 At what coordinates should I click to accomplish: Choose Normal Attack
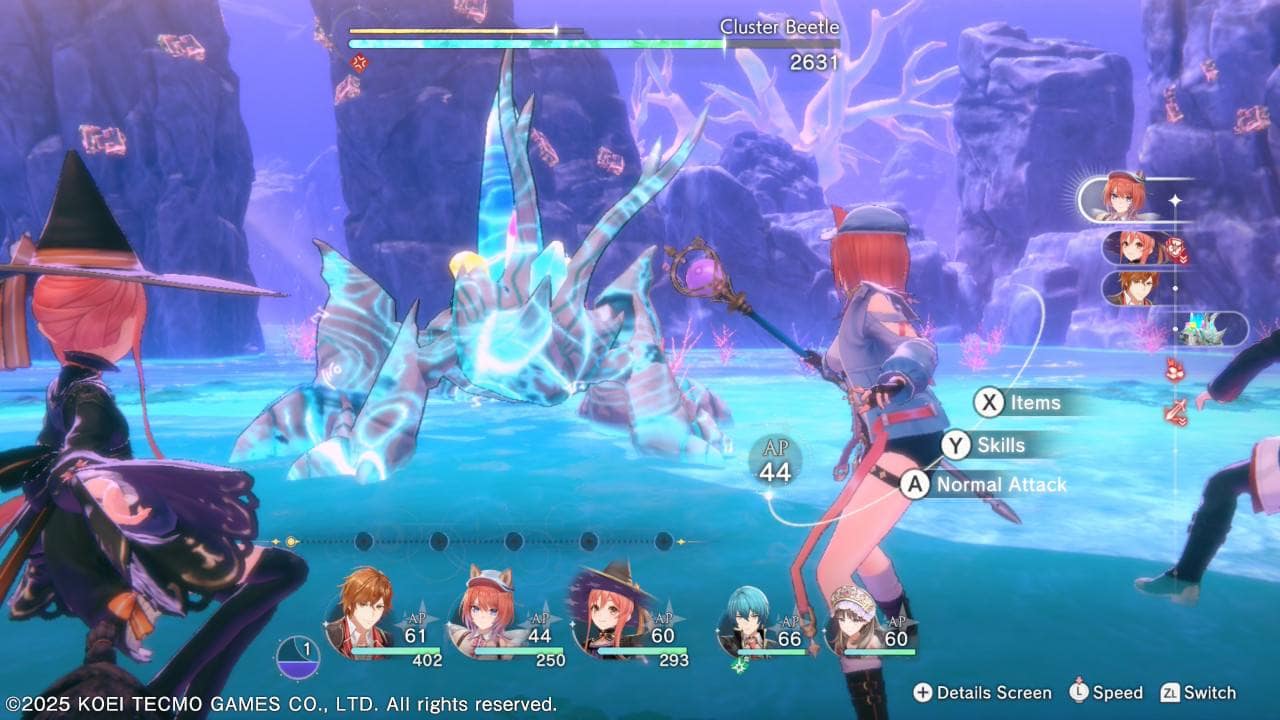click(x=985, y=485)
